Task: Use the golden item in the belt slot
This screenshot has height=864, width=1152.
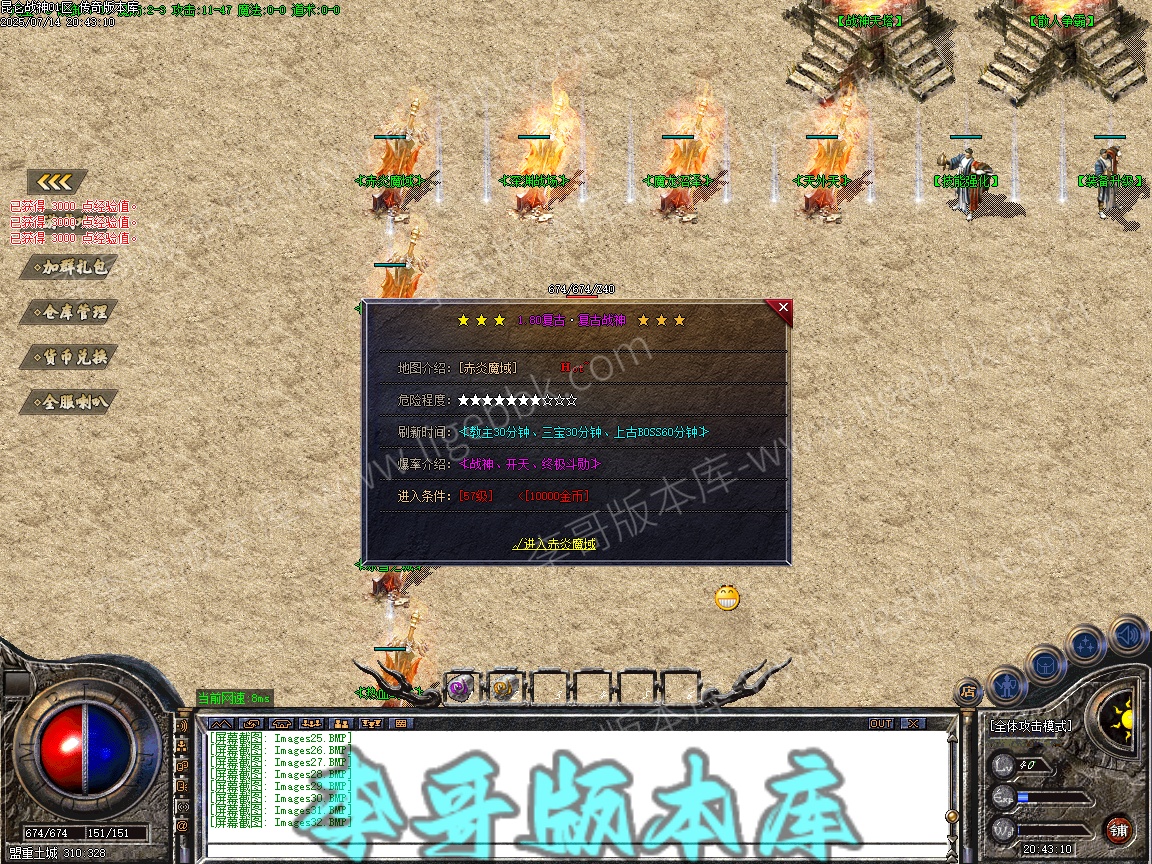Action: click(x=502, y=687)
